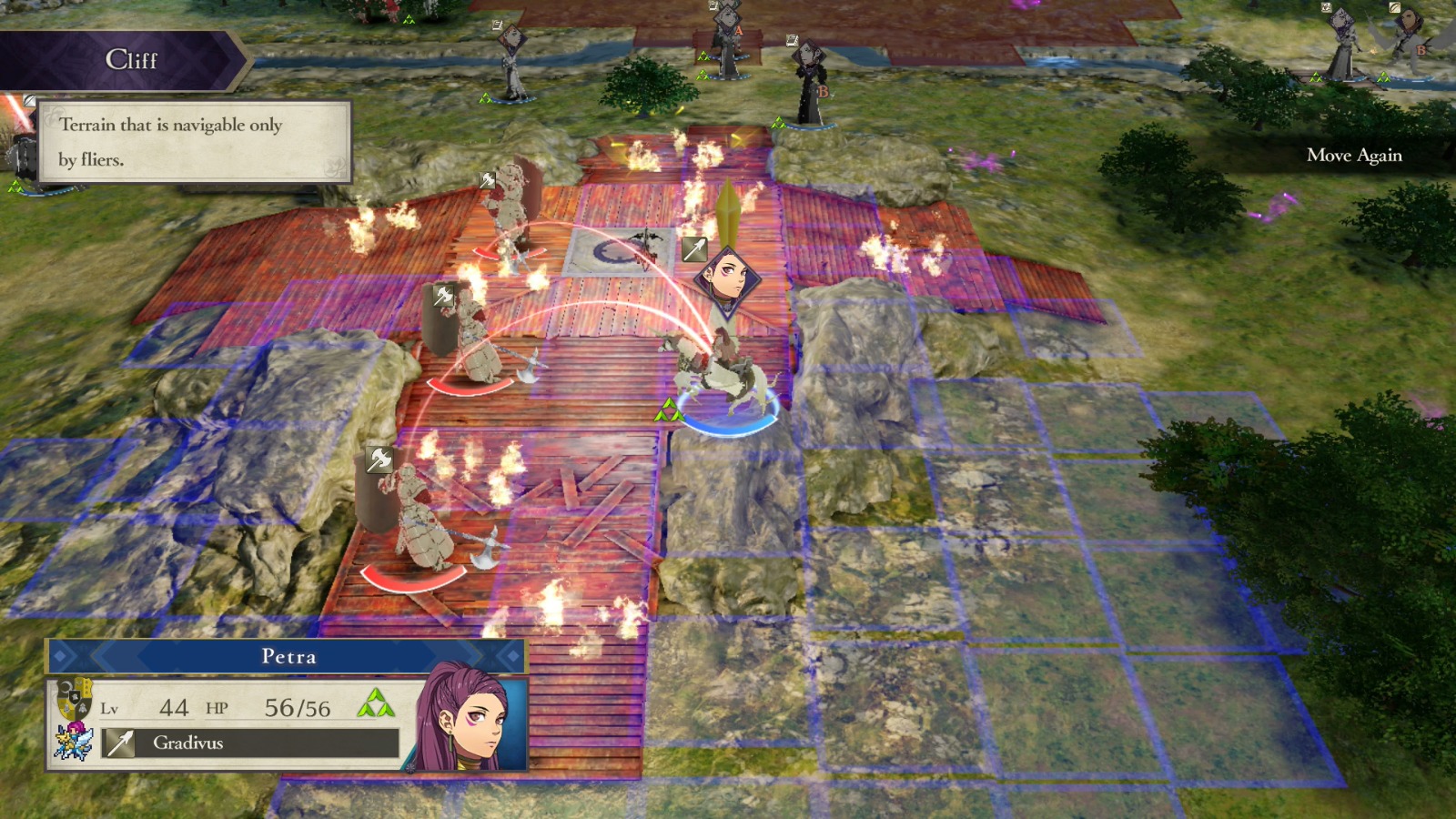Select the tome icon beside the mage marked B
Image resolution: width=1456 pixels, height=819 pixels.
coord(793,41)
